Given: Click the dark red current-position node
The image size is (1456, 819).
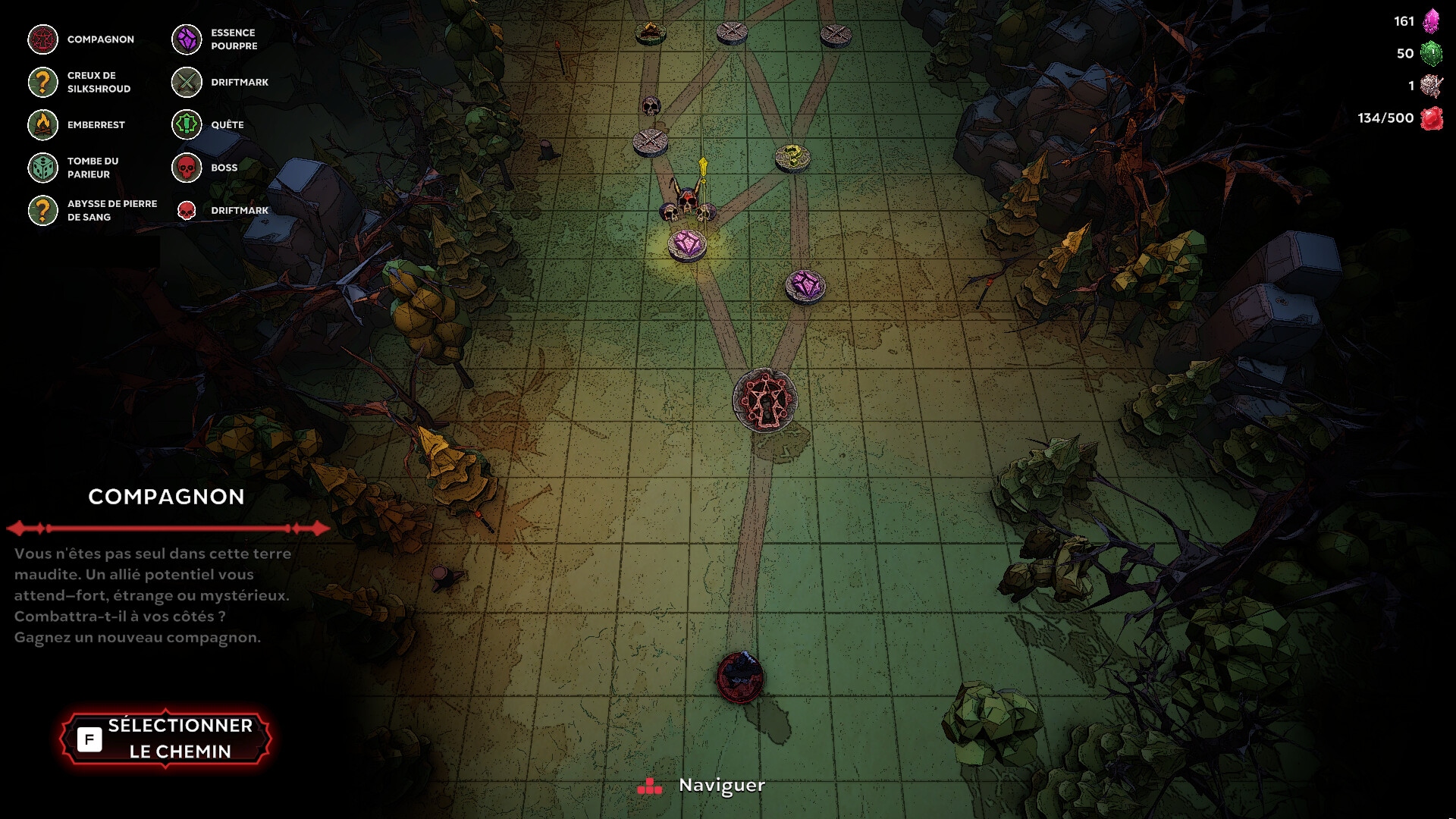Looking at the screenshot, I should click(740, 676).
